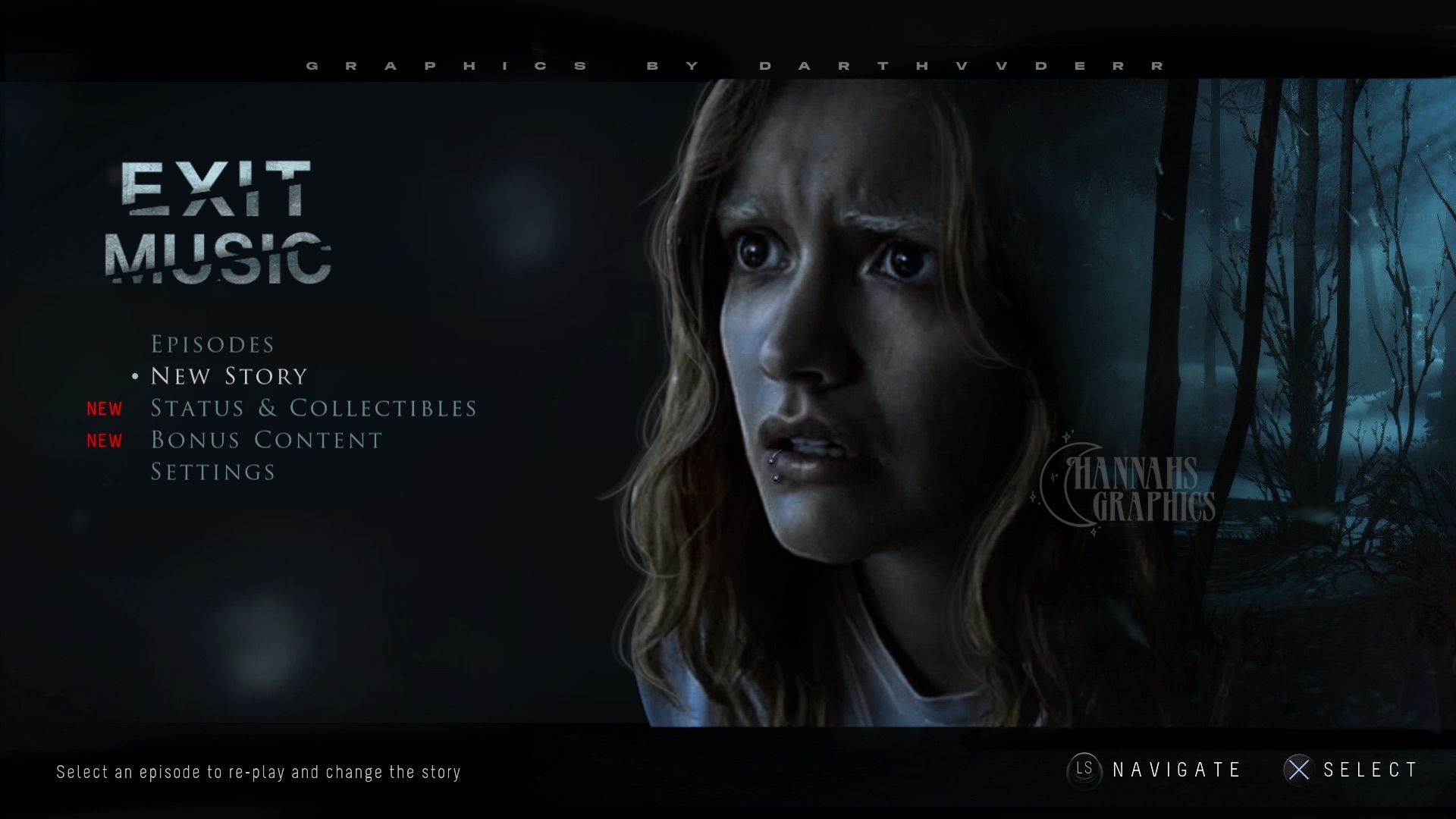Go to Settings

click(213, 472)
